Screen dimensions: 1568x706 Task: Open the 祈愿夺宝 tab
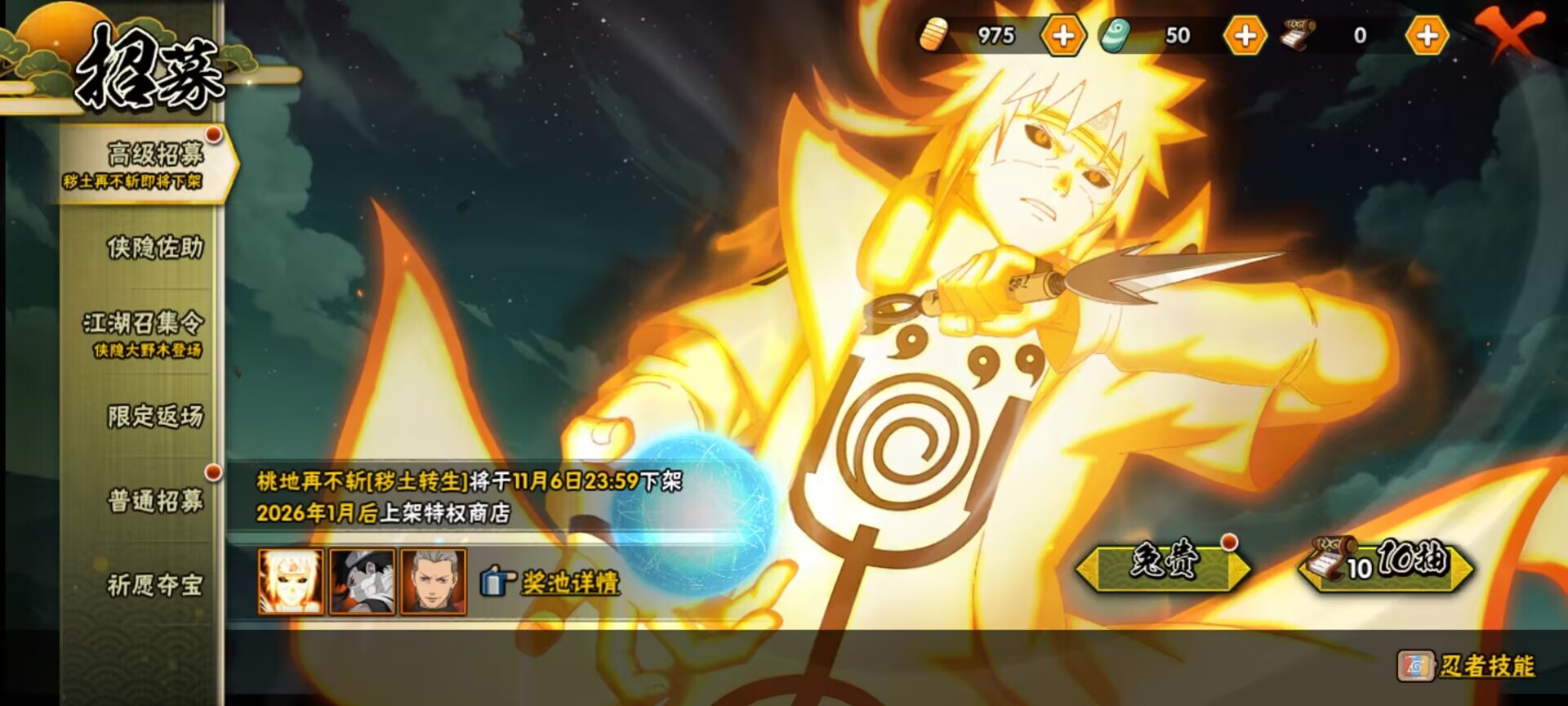tap(154, 585)
